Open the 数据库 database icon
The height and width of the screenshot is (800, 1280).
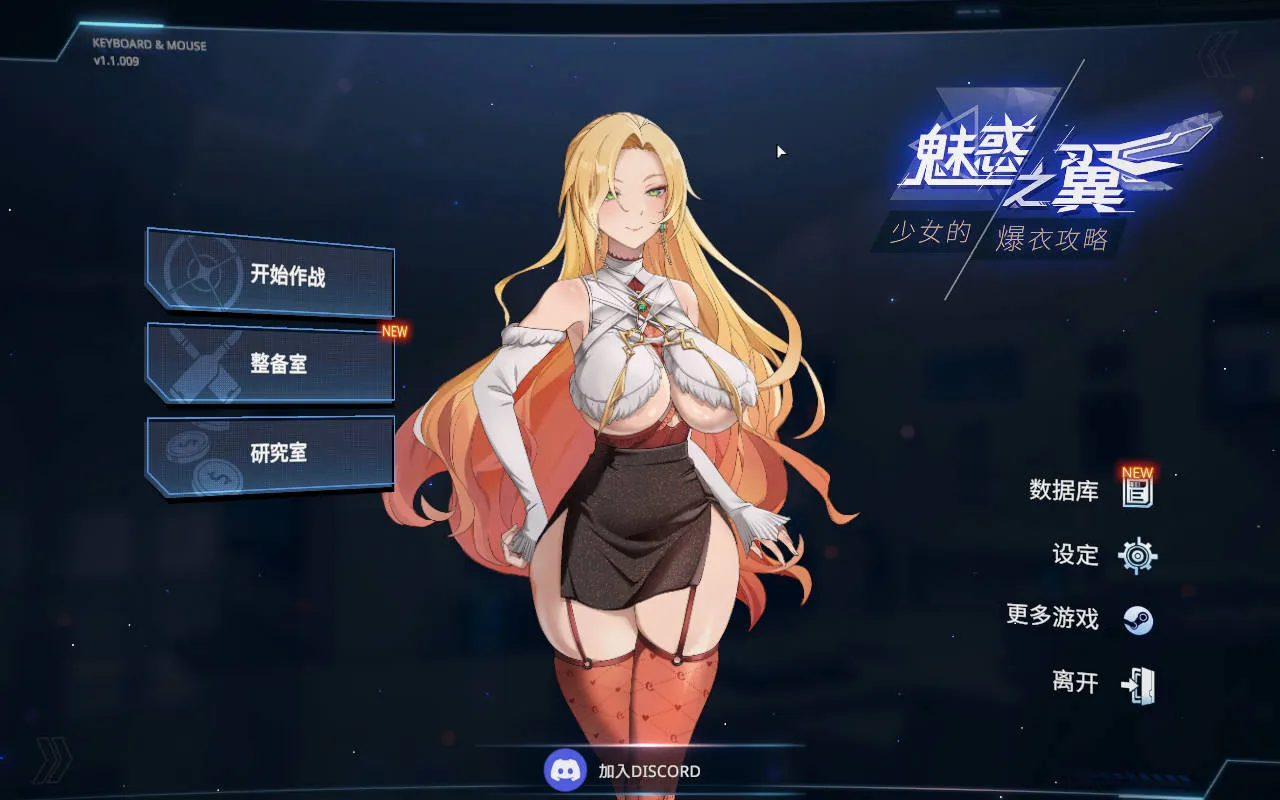pos(1137,492)
